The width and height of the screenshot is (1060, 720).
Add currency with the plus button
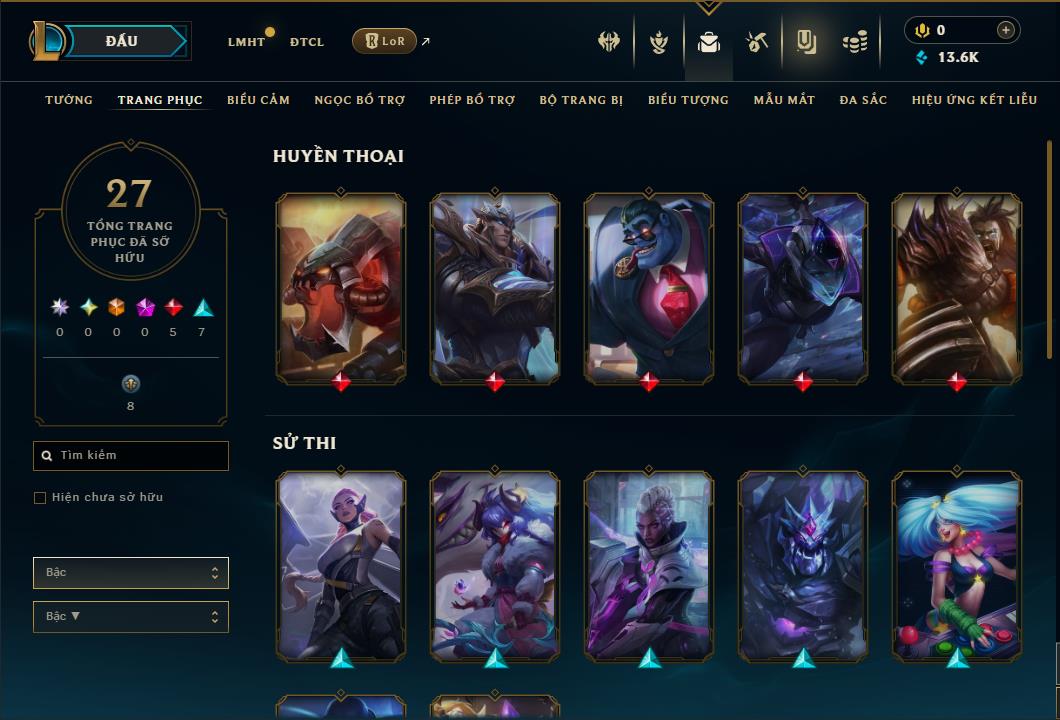coord(1006,30)
